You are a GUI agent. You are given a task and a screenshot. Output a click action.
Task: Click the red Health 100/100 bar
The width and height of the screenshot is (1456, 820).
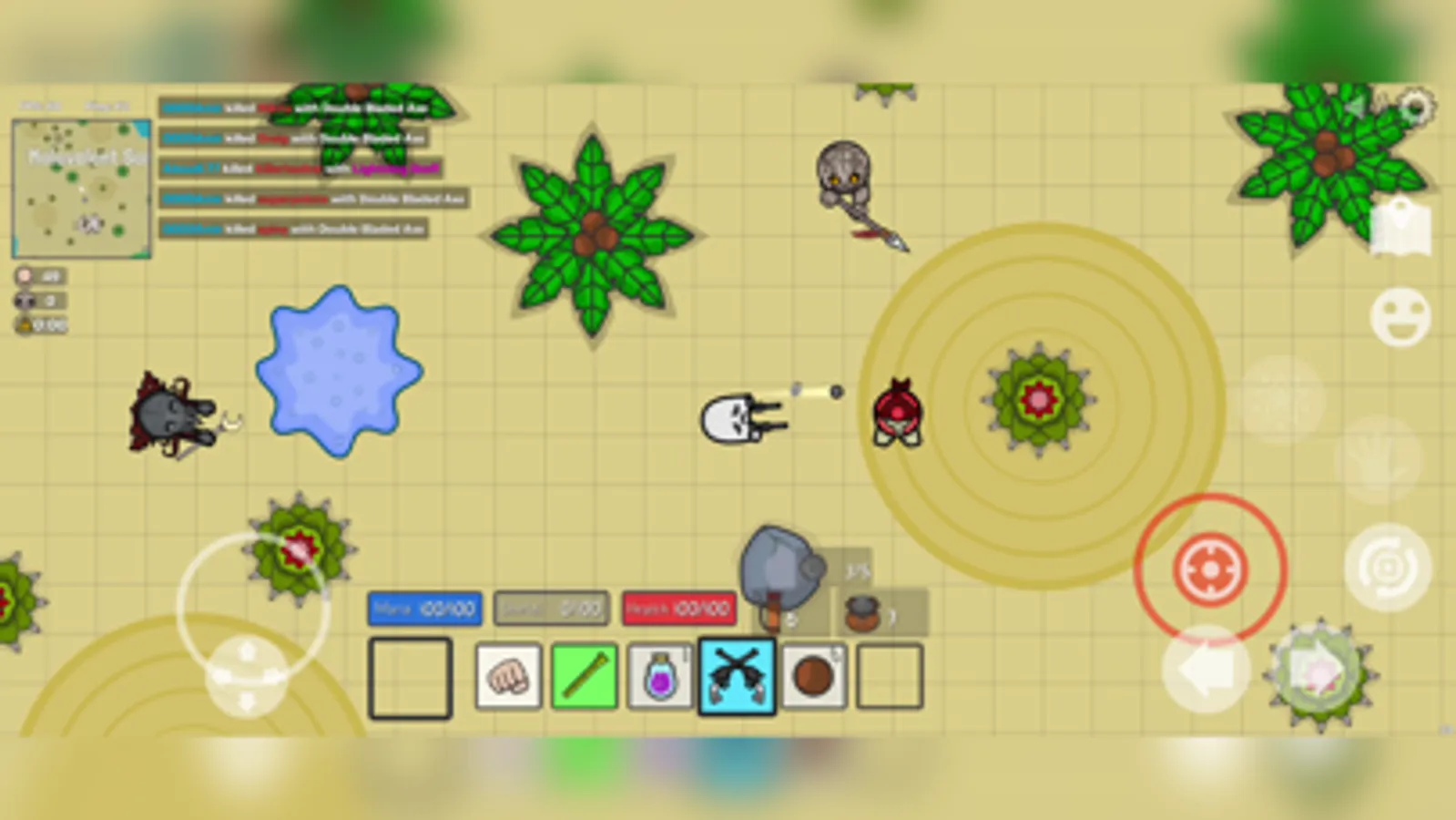pos(679,609)
